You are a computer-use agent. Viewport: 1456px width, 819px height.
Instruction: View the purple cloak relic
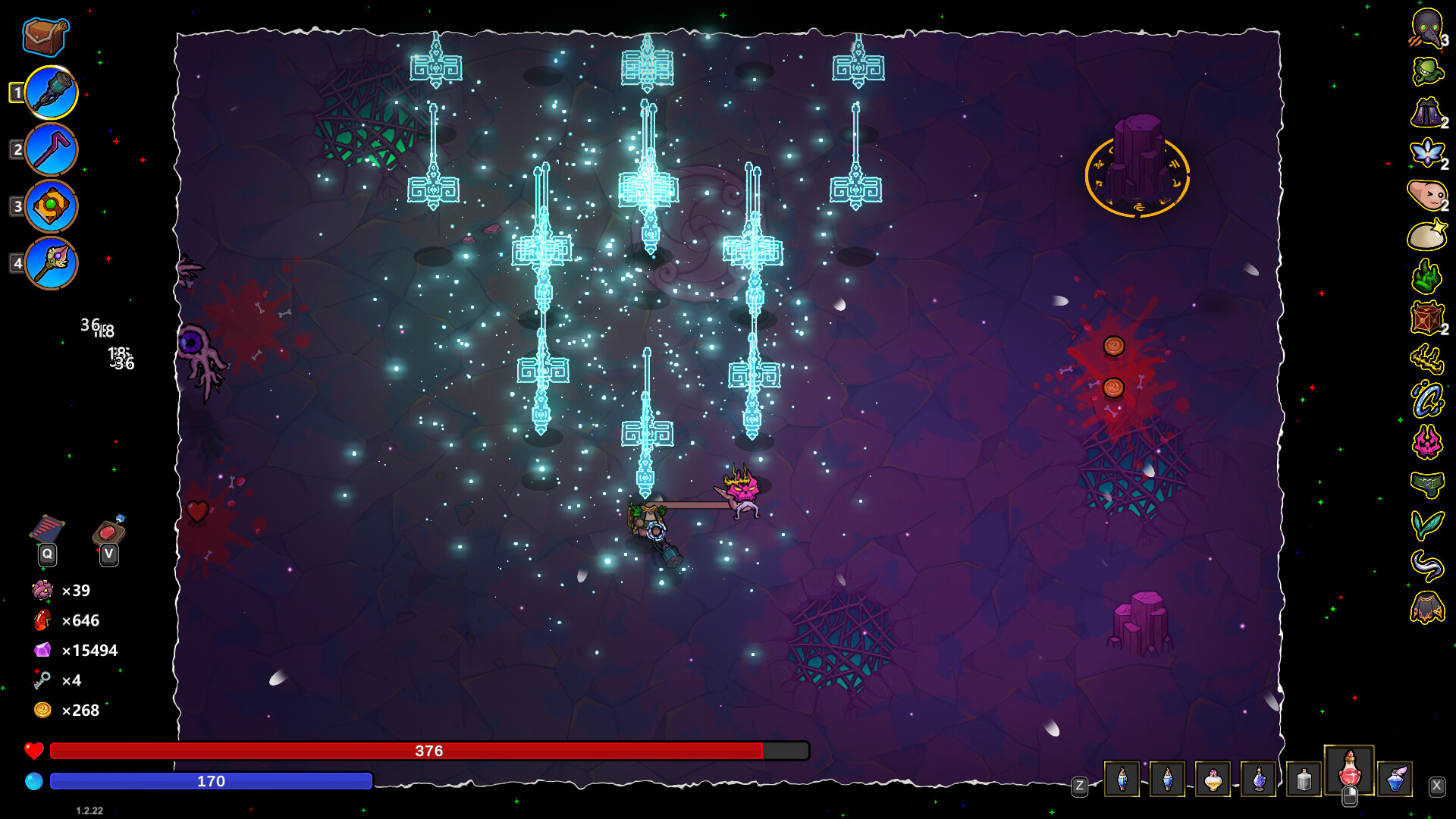1426,113
